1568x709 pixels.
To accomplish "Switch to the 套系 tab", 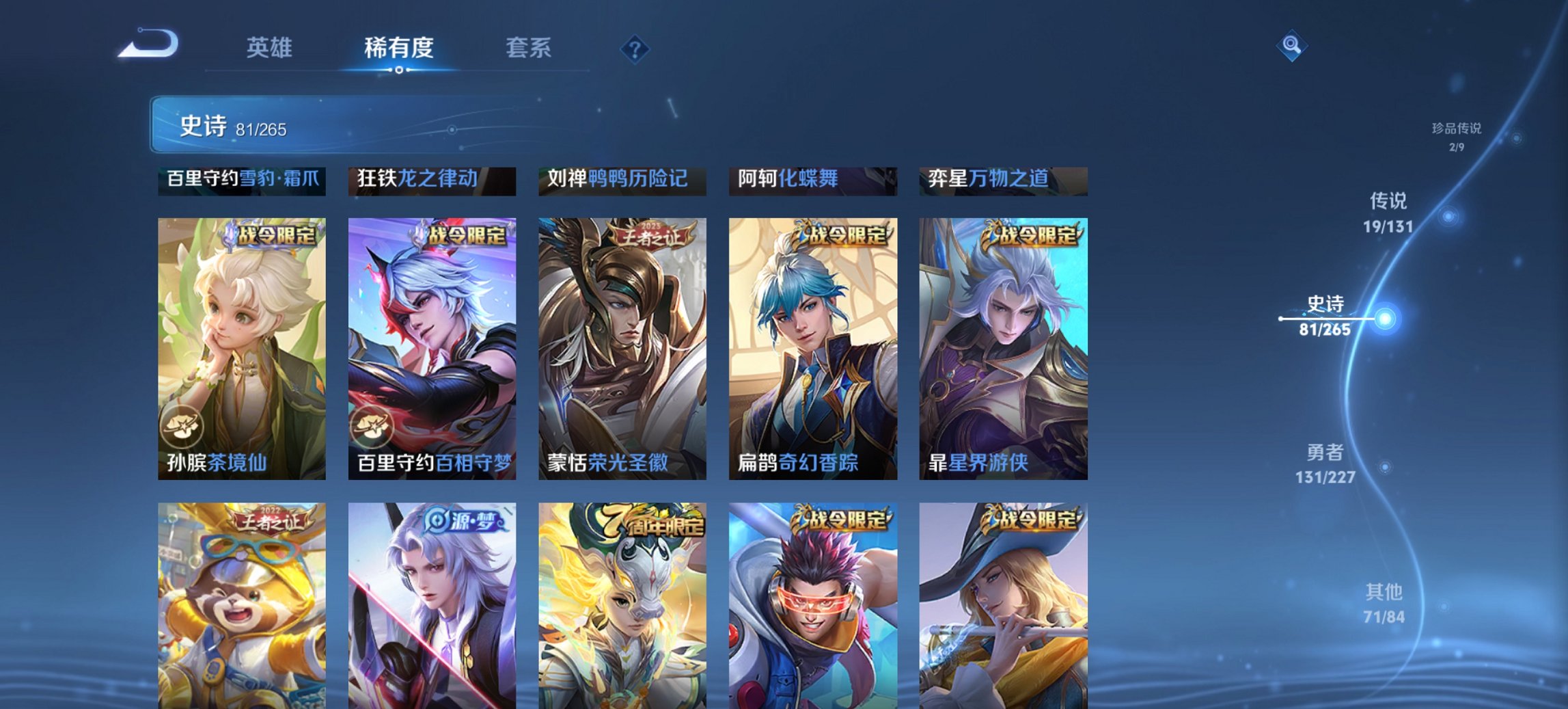I will 527,48.
